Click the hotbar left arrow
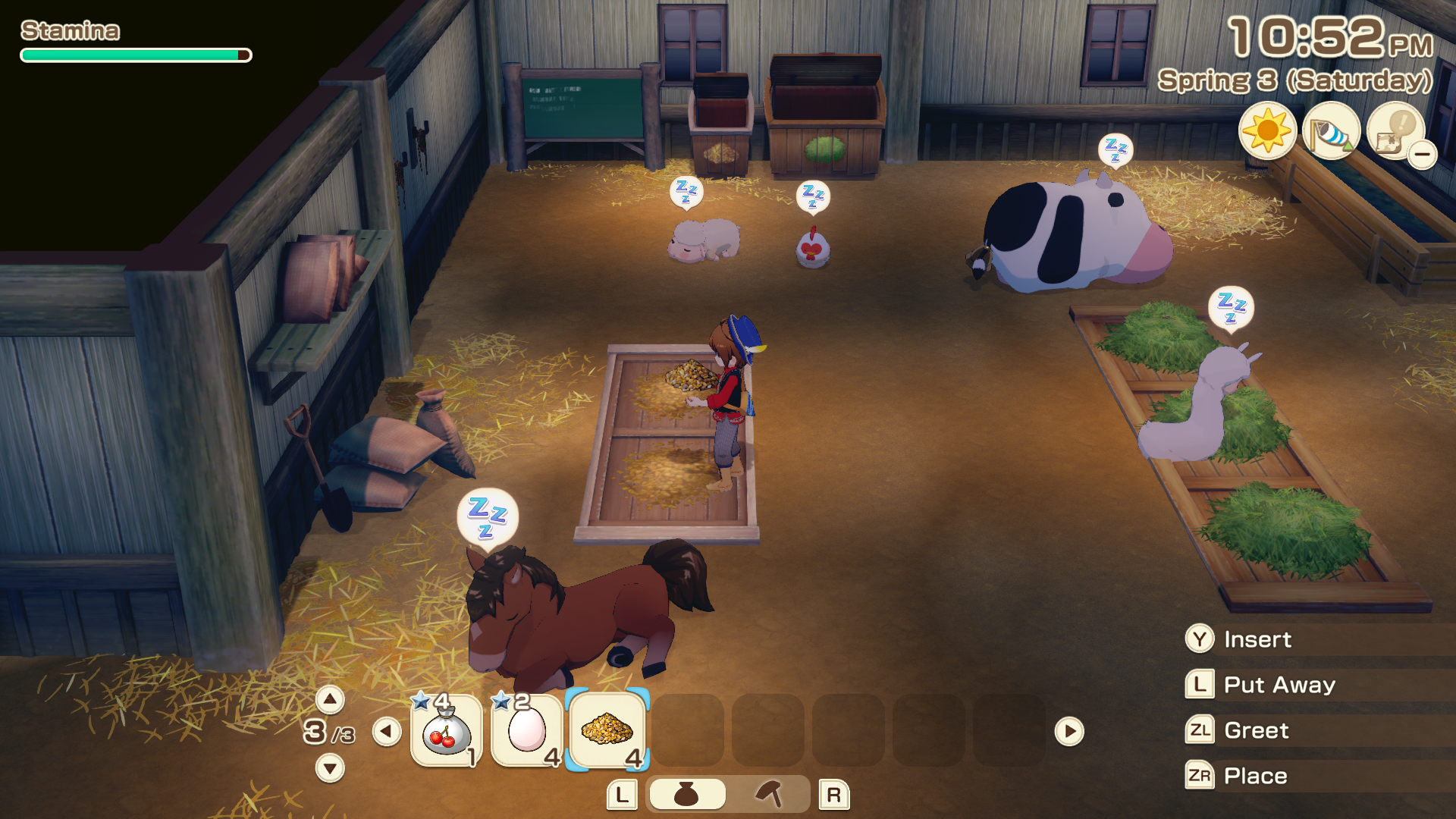This screenshot has height=819, width=1456. click(387, 732)
